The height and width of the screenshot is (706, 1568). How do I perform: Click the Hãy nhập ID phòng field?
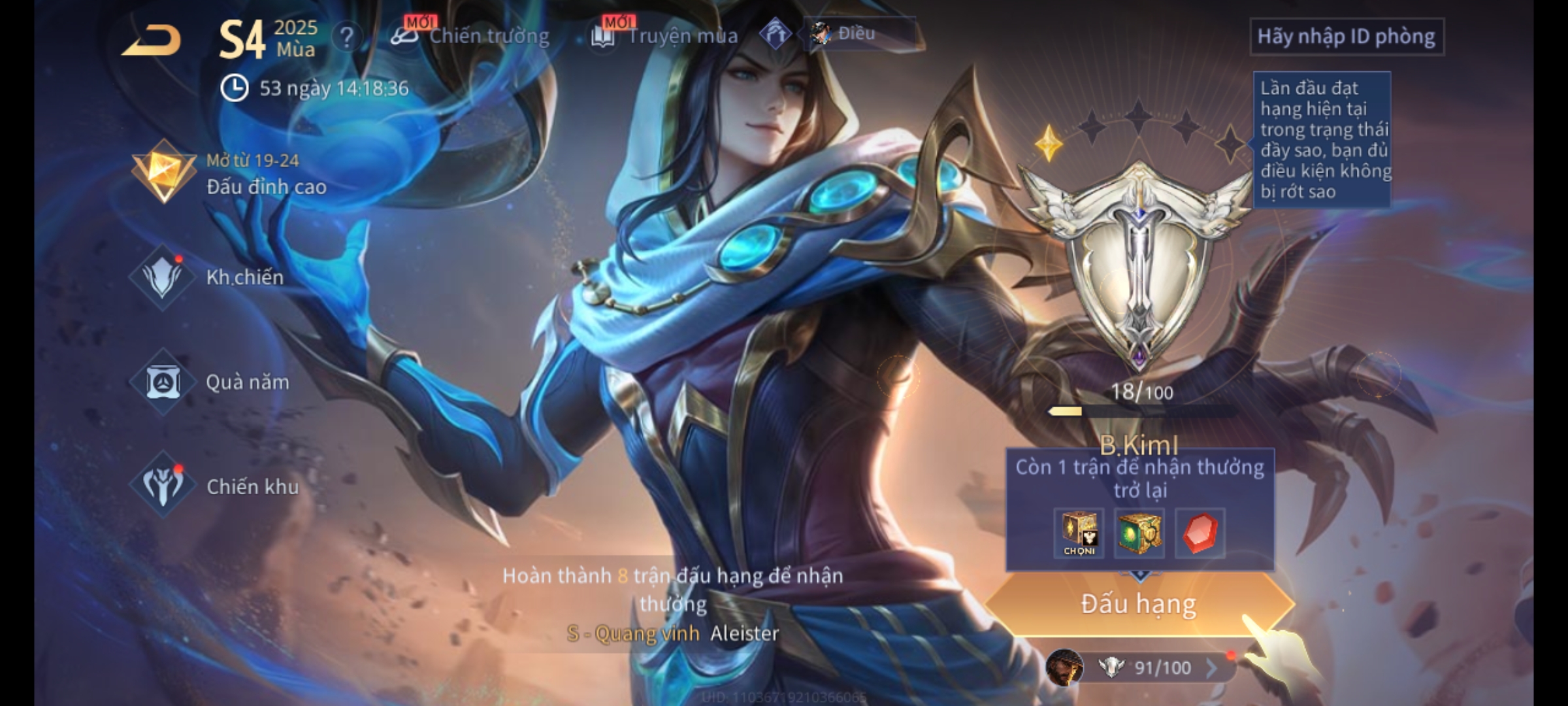pos(1346,37)
